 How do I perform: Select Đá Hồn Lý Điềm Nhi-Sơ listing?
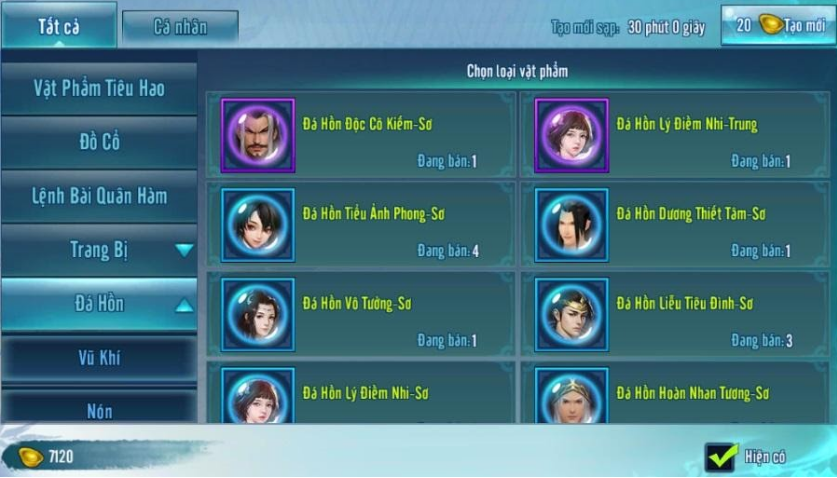click(x=362, y=394)
